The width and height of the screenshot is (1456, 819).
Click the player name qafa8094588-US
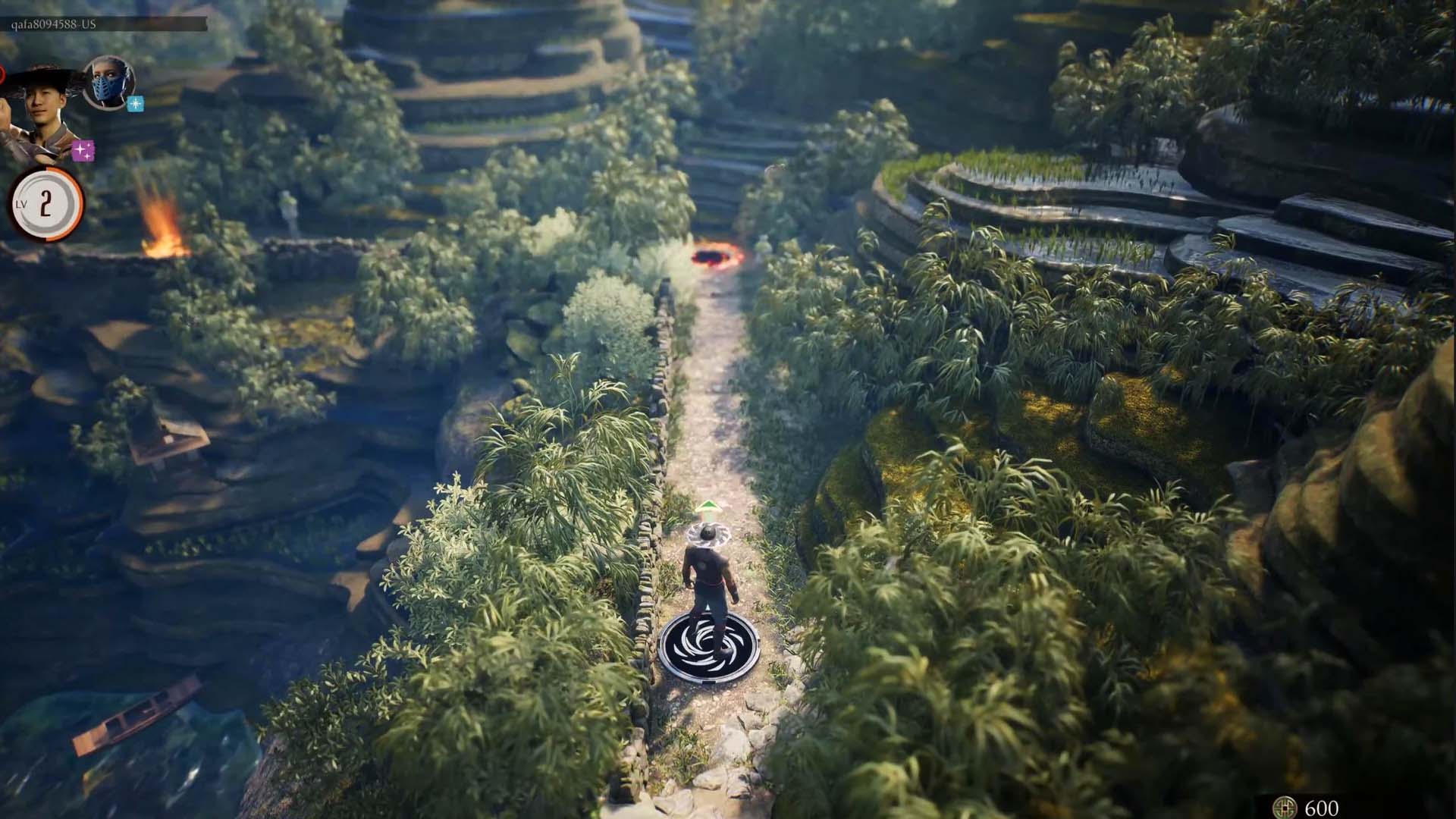click(x=53, y=24)
